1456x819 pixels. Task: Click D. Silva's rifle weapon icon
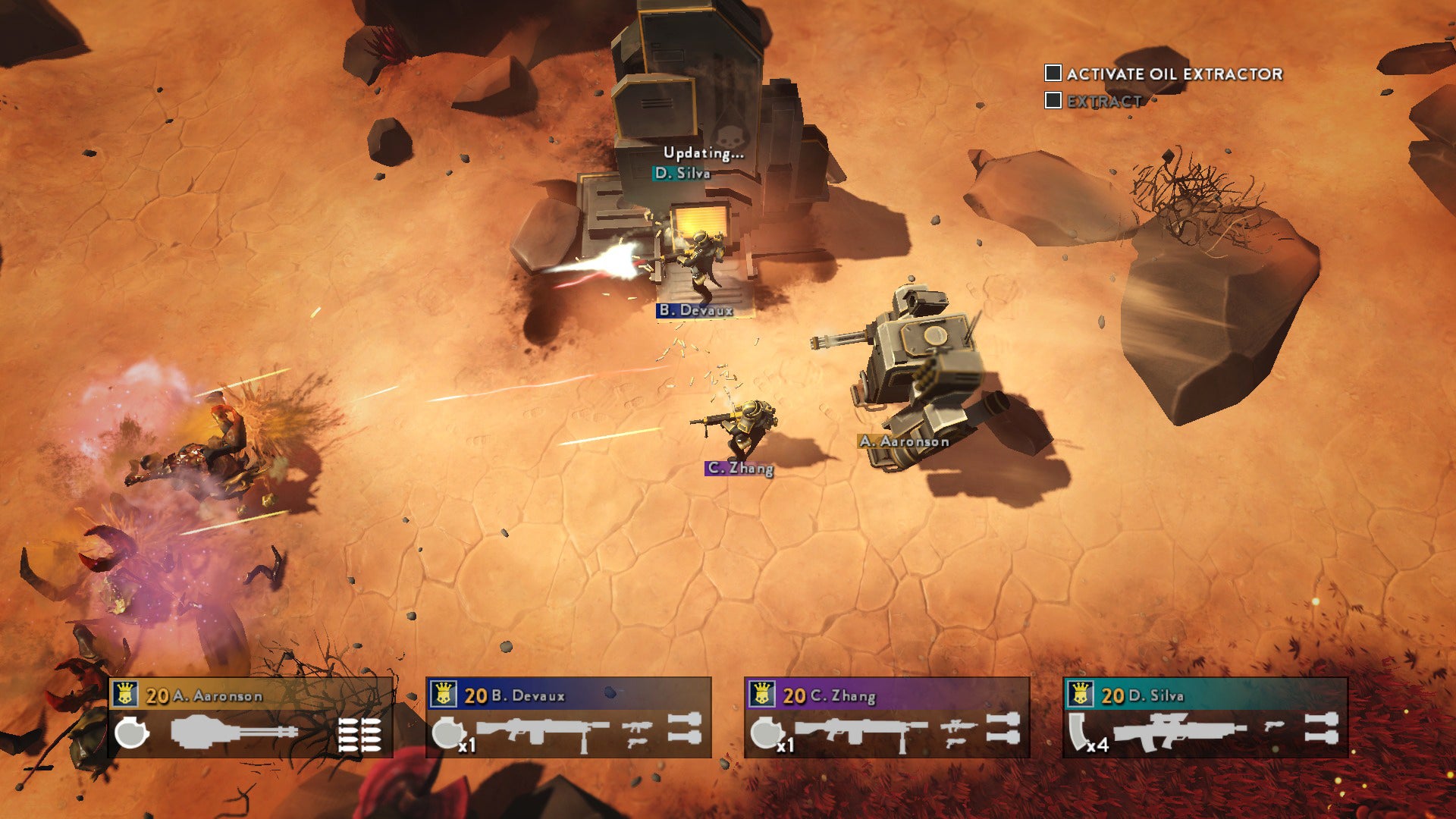click(1179, 731)
